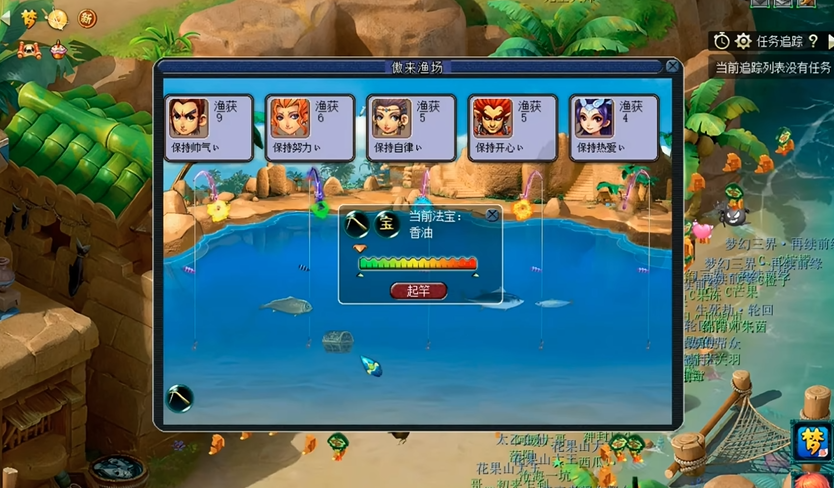This screenshot has height=488, width=834.
Task: Open the 新 icon at top left
Action: tap(87, 19)
